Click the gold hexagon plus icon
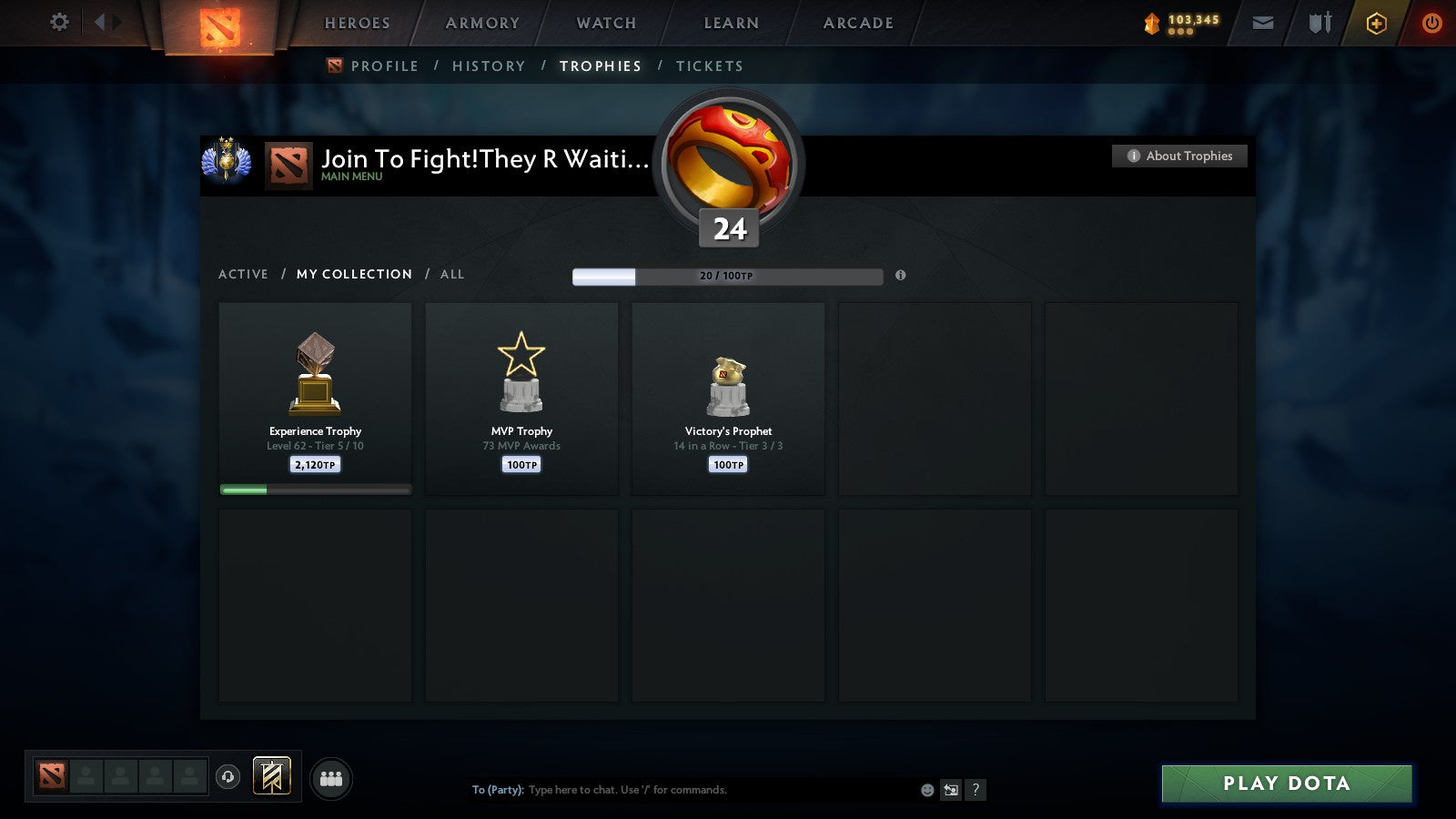Image resolution: width=1456 pixels, height=819 pixels. [x=1376, y=23]
